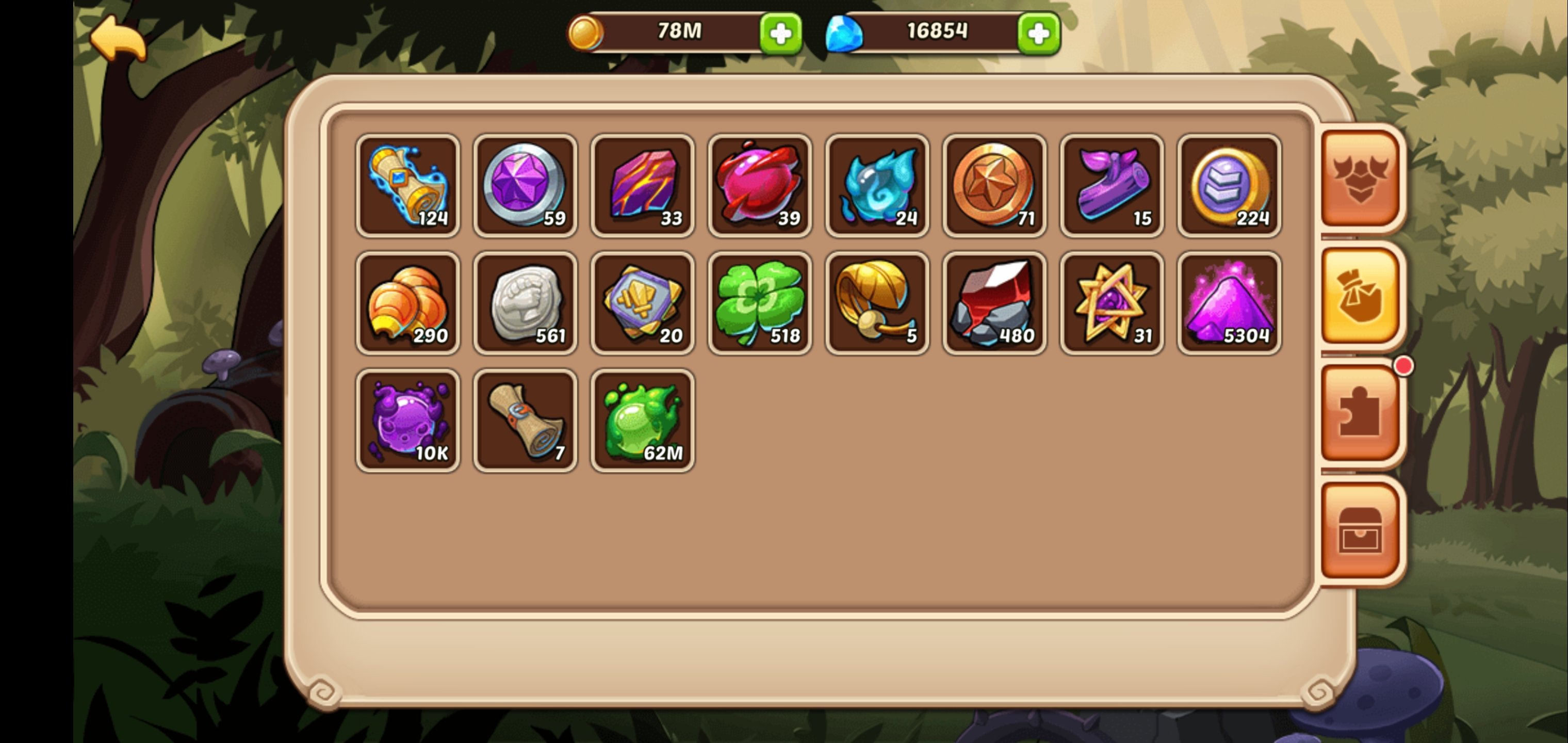Select the green slime blob item

pyautogui.click(x=642, y=421)
